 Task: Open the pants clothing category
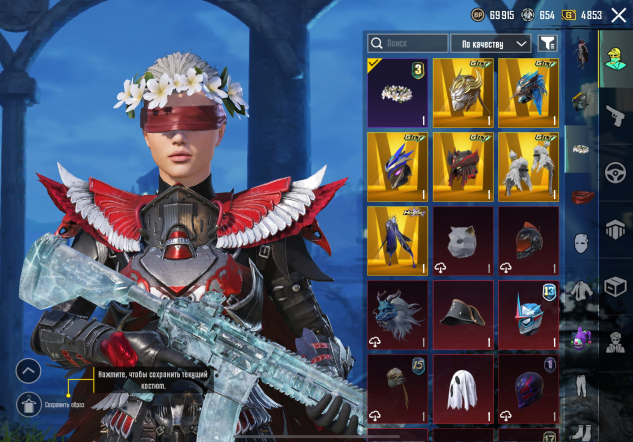582,386
